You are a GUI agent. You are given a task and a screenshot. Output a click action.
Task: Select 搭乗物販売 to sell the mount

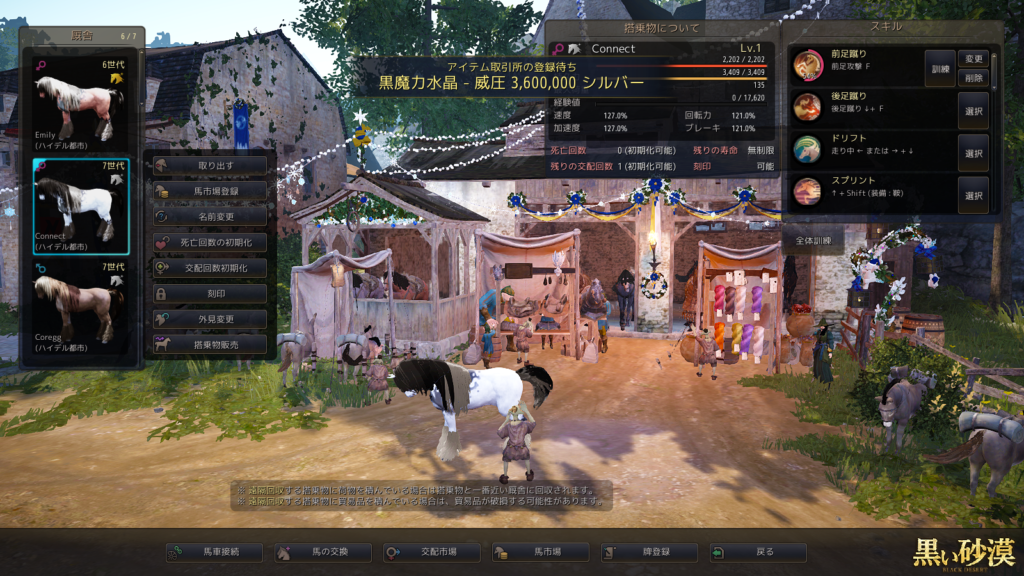[210, 345]
